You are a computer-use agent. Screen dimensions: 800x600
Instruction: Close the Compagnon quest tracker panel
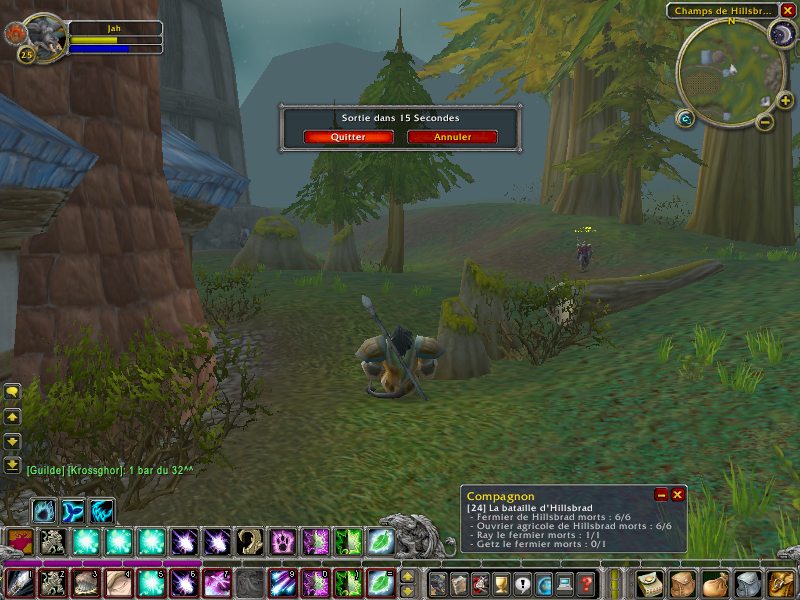coord(678,495)
